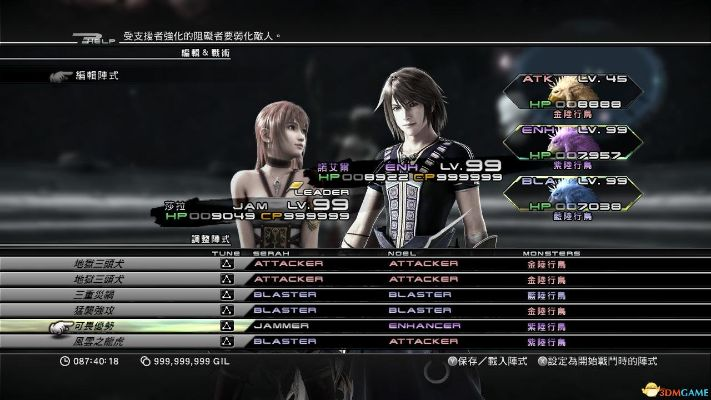Select Noel's ENHANCER role cell
711x400 pixels.
(x=424, y=326)
